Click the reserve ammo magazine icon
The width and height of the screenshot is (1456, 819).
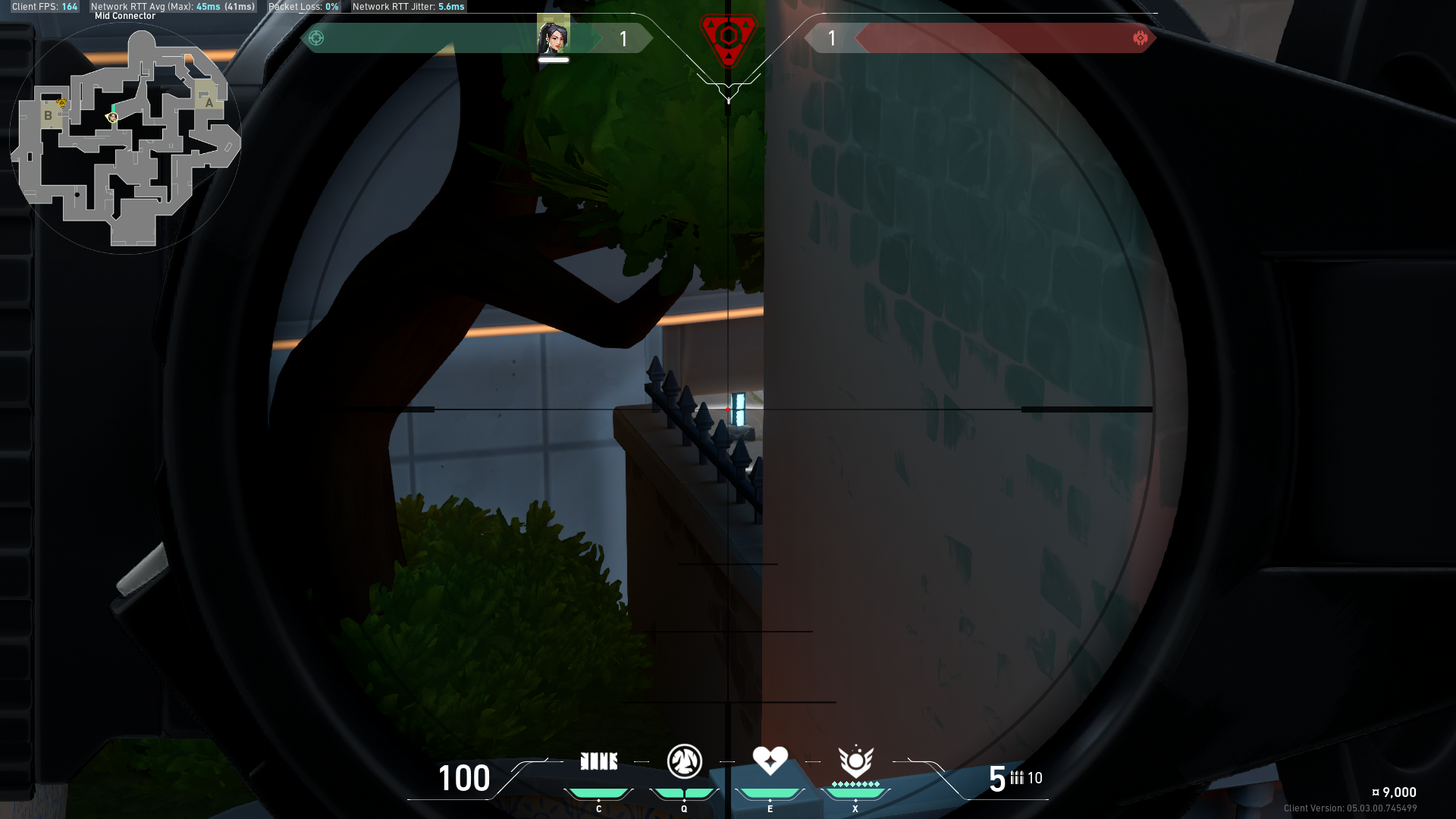tap(1017, 777)
